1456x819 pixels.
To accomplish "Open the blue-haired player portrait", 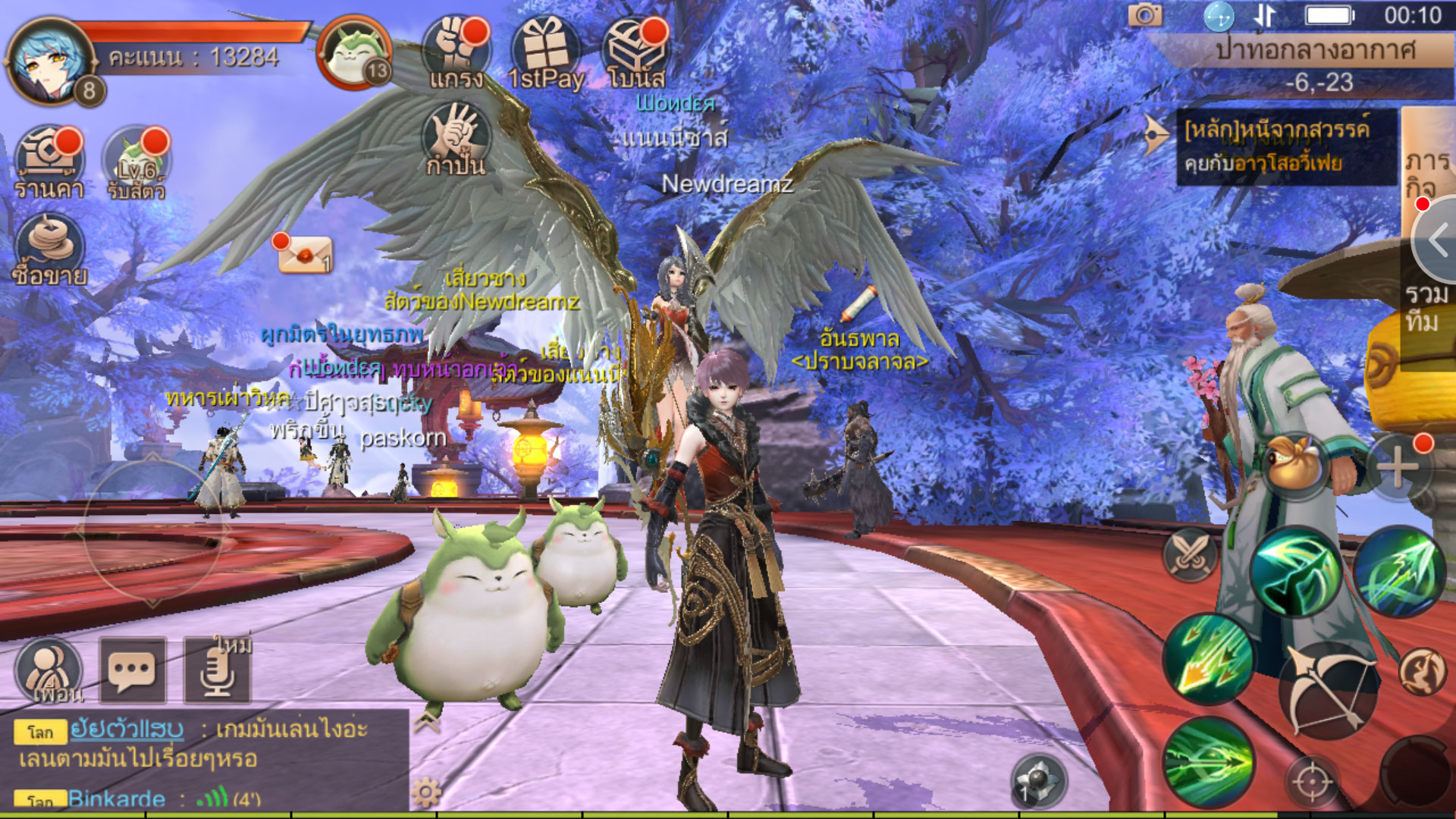I will (47, 59).
